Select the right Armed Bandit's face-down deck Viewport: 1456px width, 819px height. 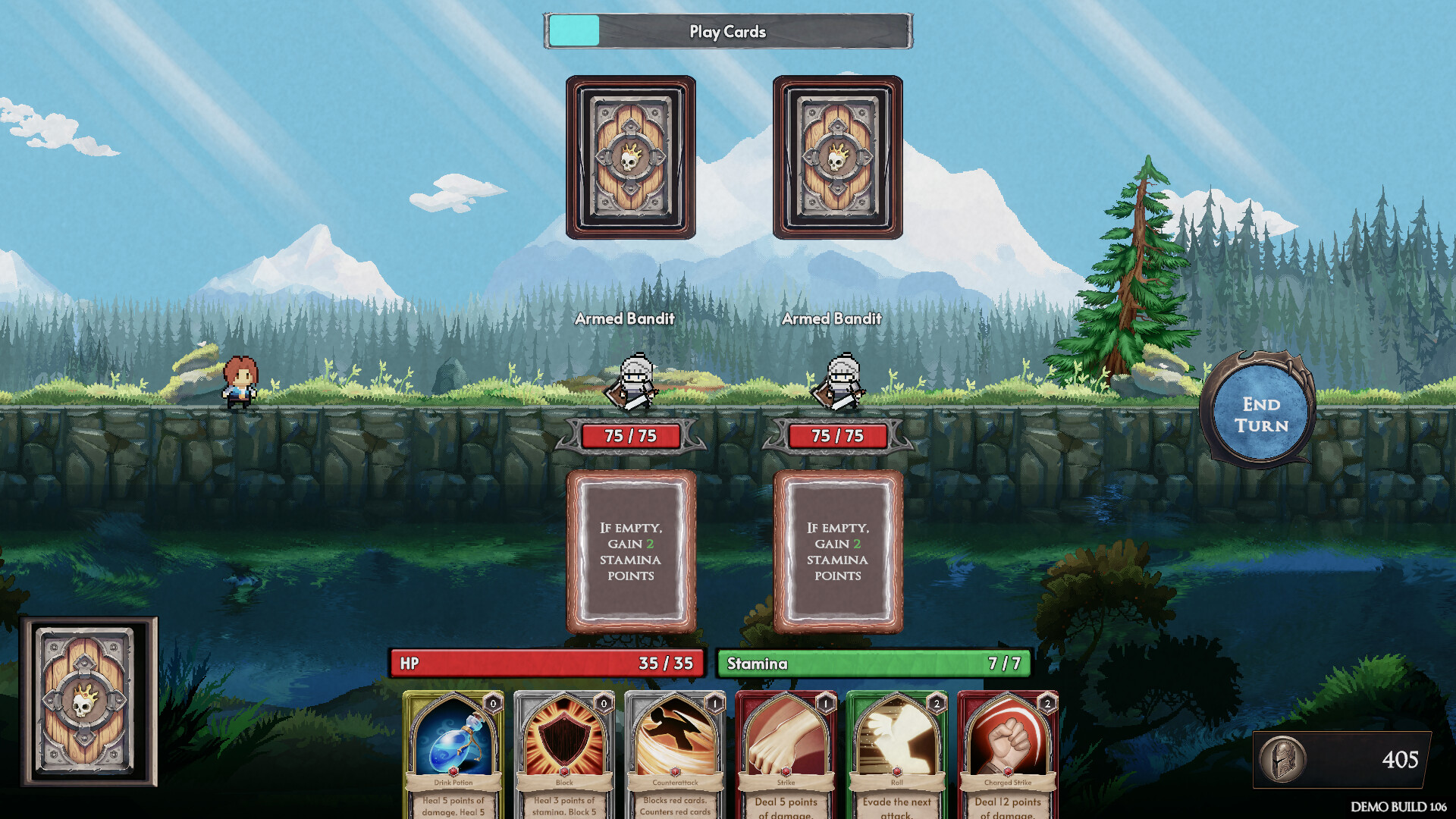(x=838, y=155)
